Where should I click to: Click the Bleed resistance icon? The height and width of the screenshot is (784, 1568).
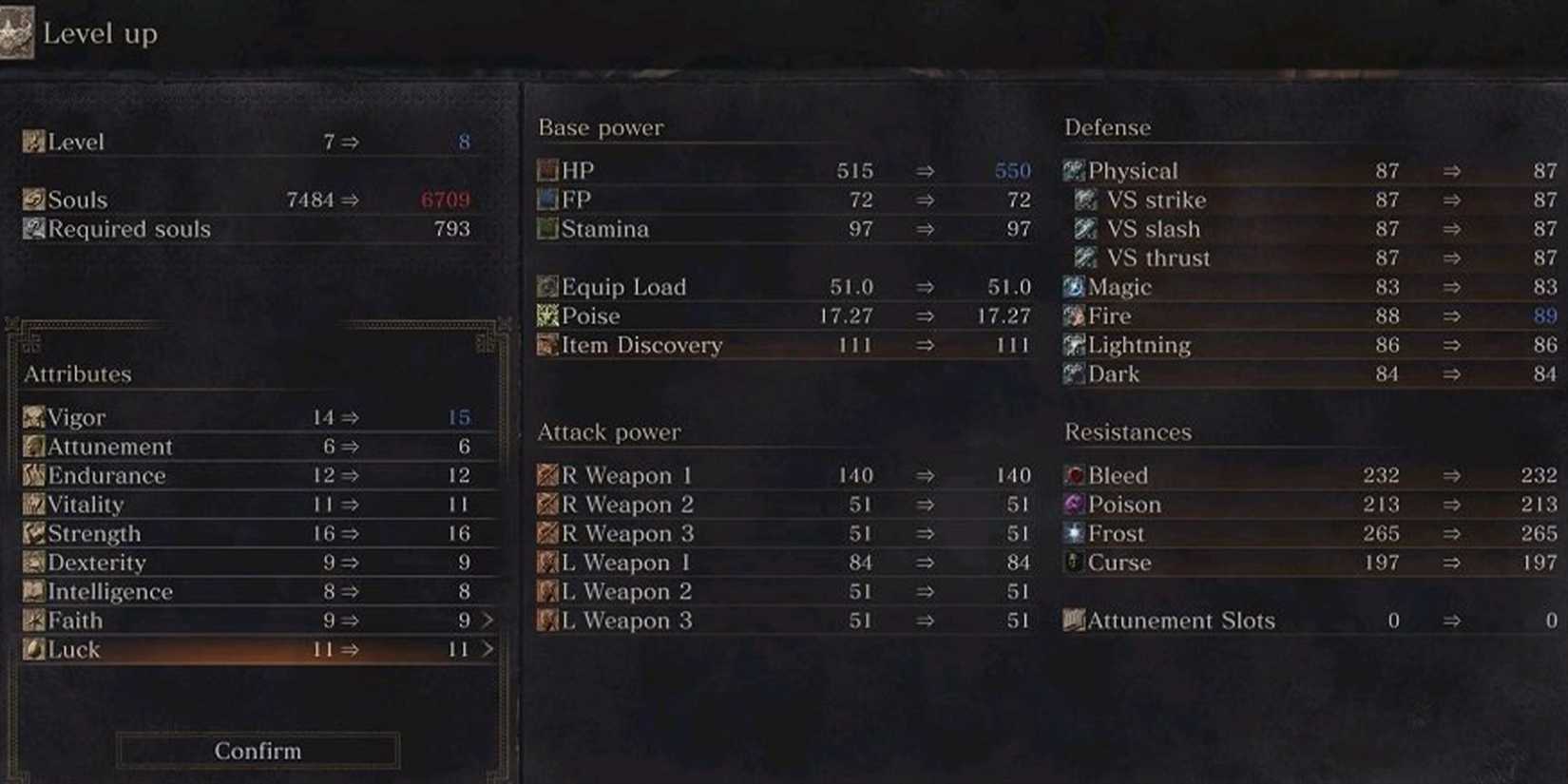coord(1074,475)
